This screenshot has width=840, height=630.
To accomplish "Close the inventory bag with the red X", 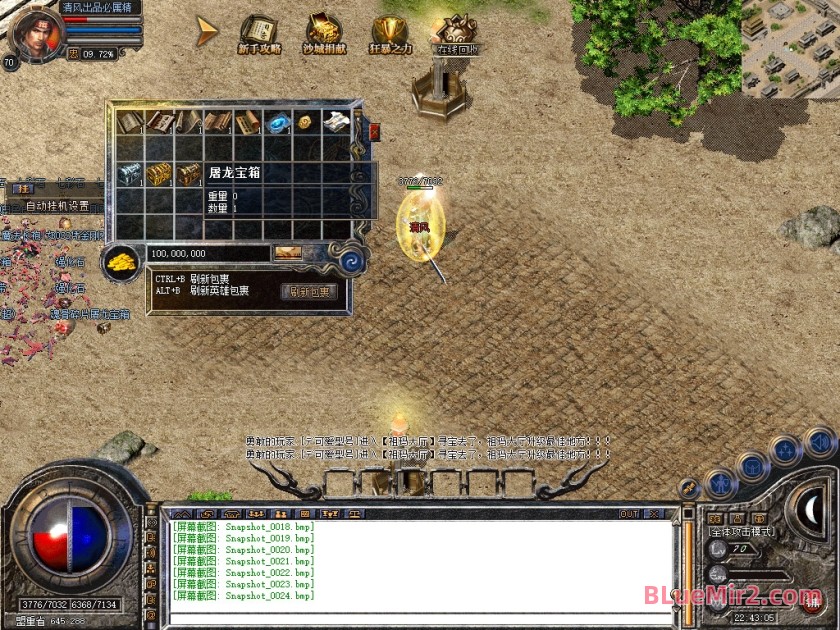I will tap(375, 131).
